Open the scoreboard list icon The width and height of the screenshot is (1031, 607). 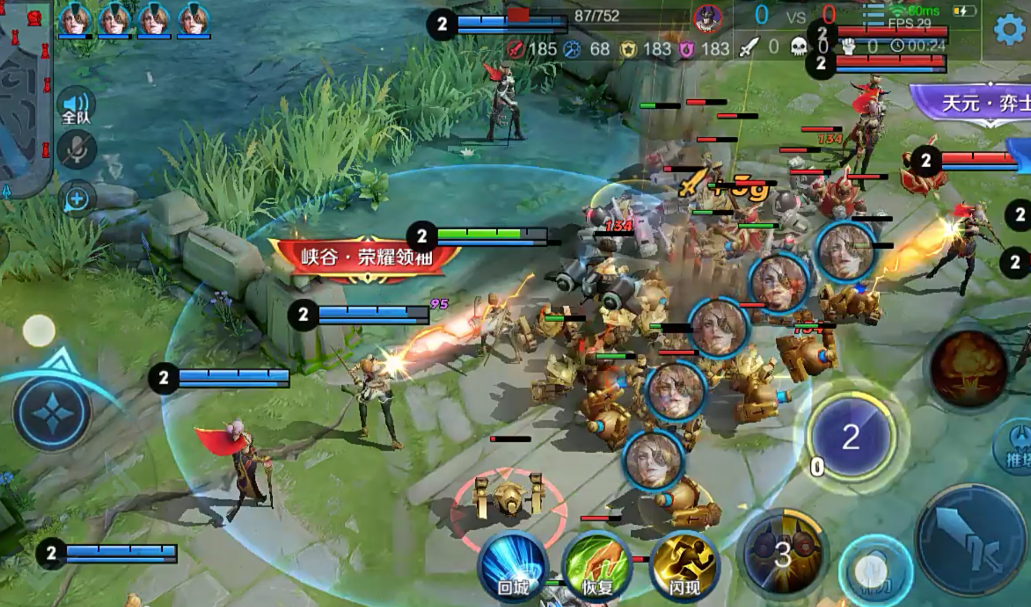[x=873, y=13]
